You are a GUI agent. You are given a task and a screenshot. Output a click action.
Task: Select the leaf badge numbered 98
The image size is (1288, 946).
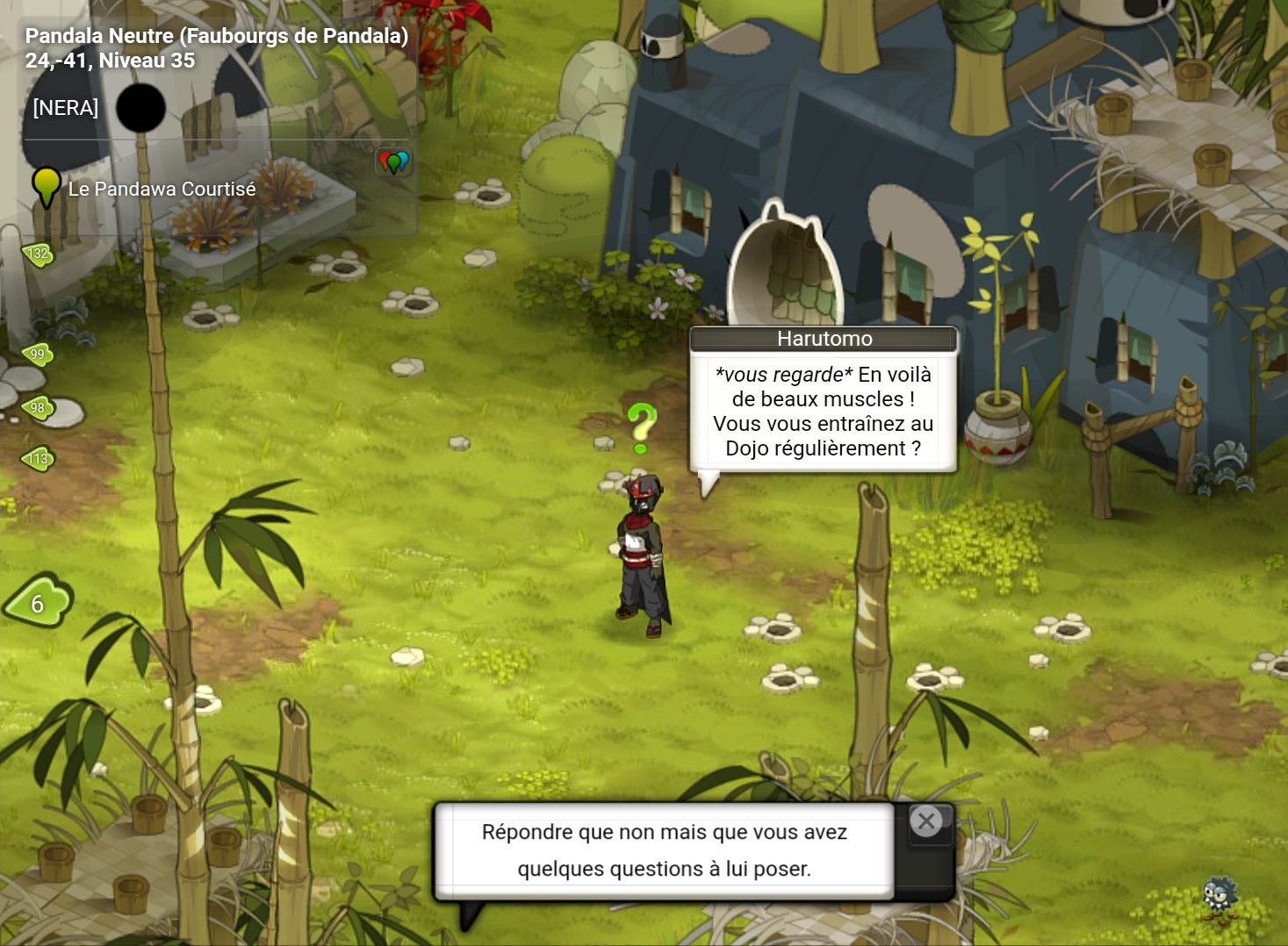(38, 408)
